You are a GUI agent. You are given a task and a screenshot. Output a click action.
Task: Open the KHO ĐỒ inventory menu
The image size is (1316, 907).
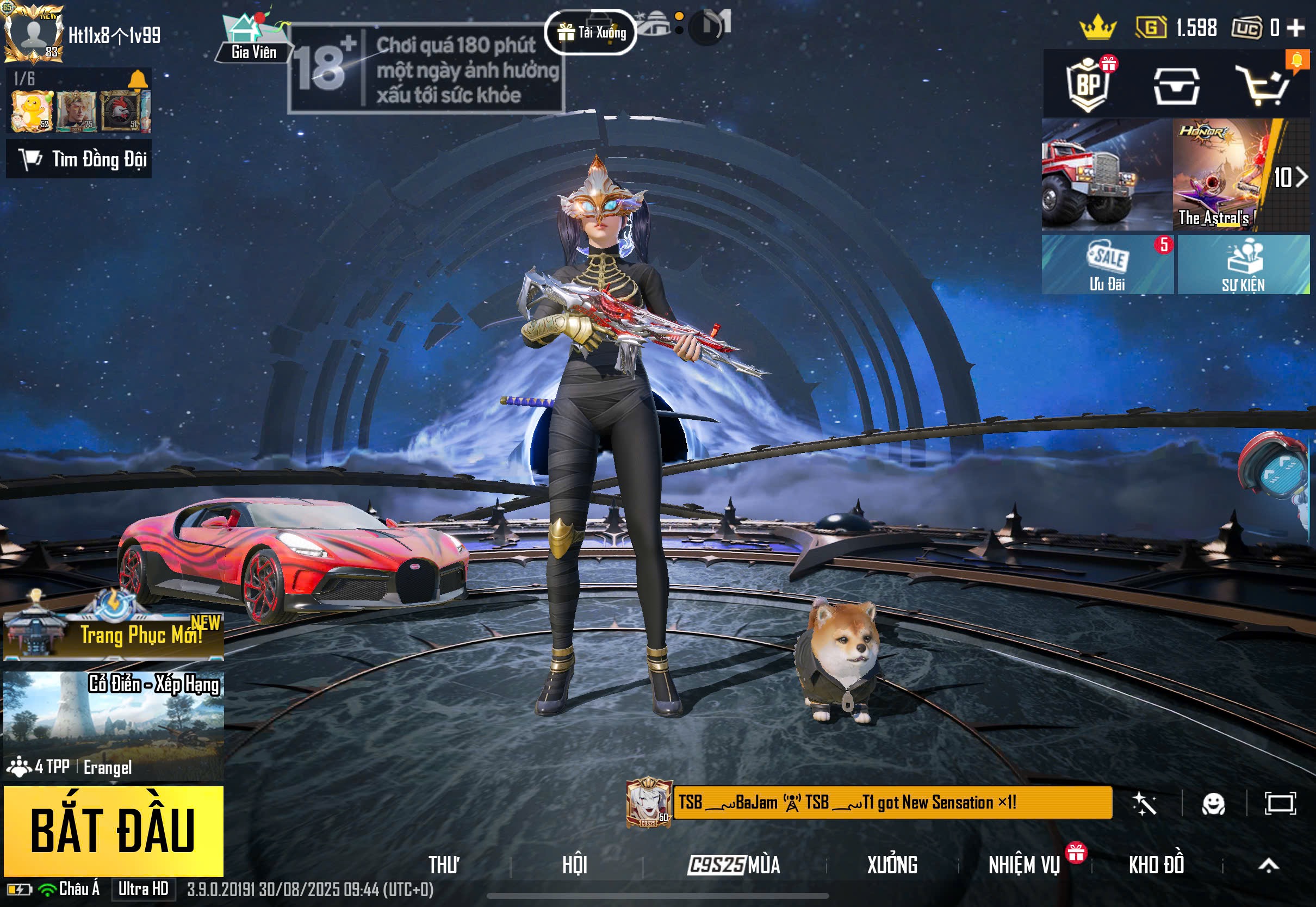pyautogui.click(x=1156, y=865)
